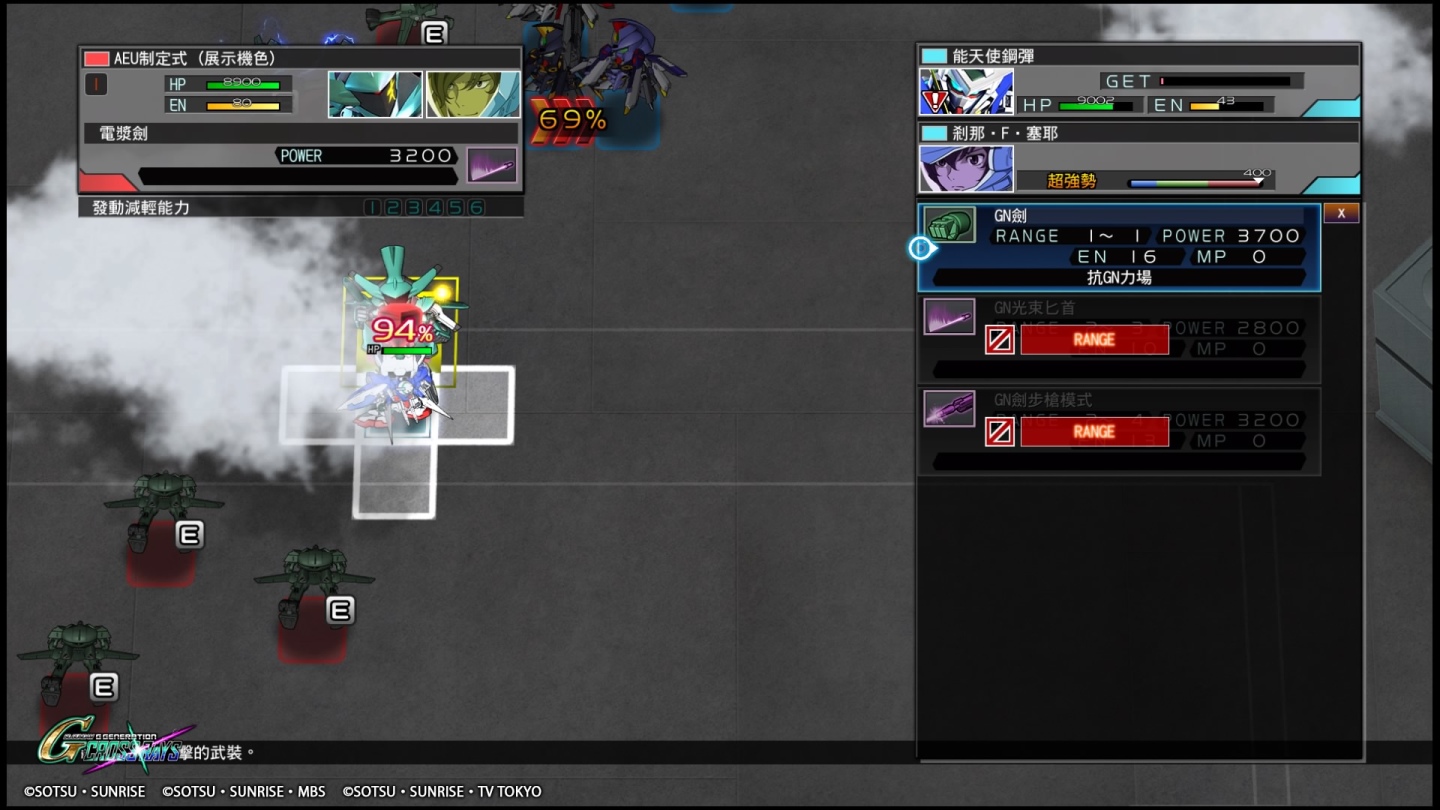1440x810 pixels.
Task: Click the red RANGE warning on GN劍步槍模式
Action: 1094,431
